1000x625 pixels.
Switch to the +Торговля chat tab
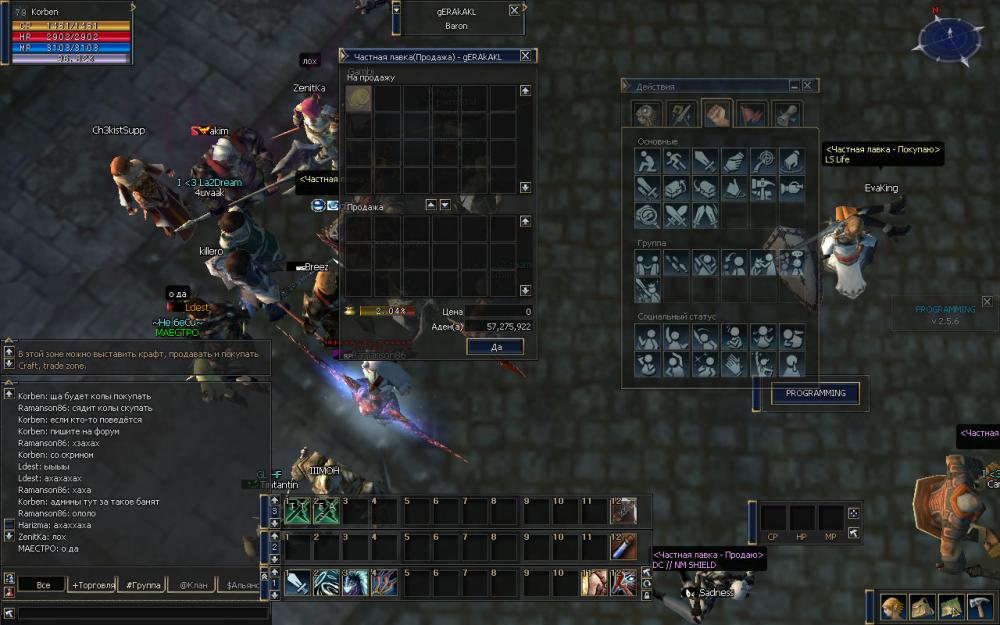(93, 584)
